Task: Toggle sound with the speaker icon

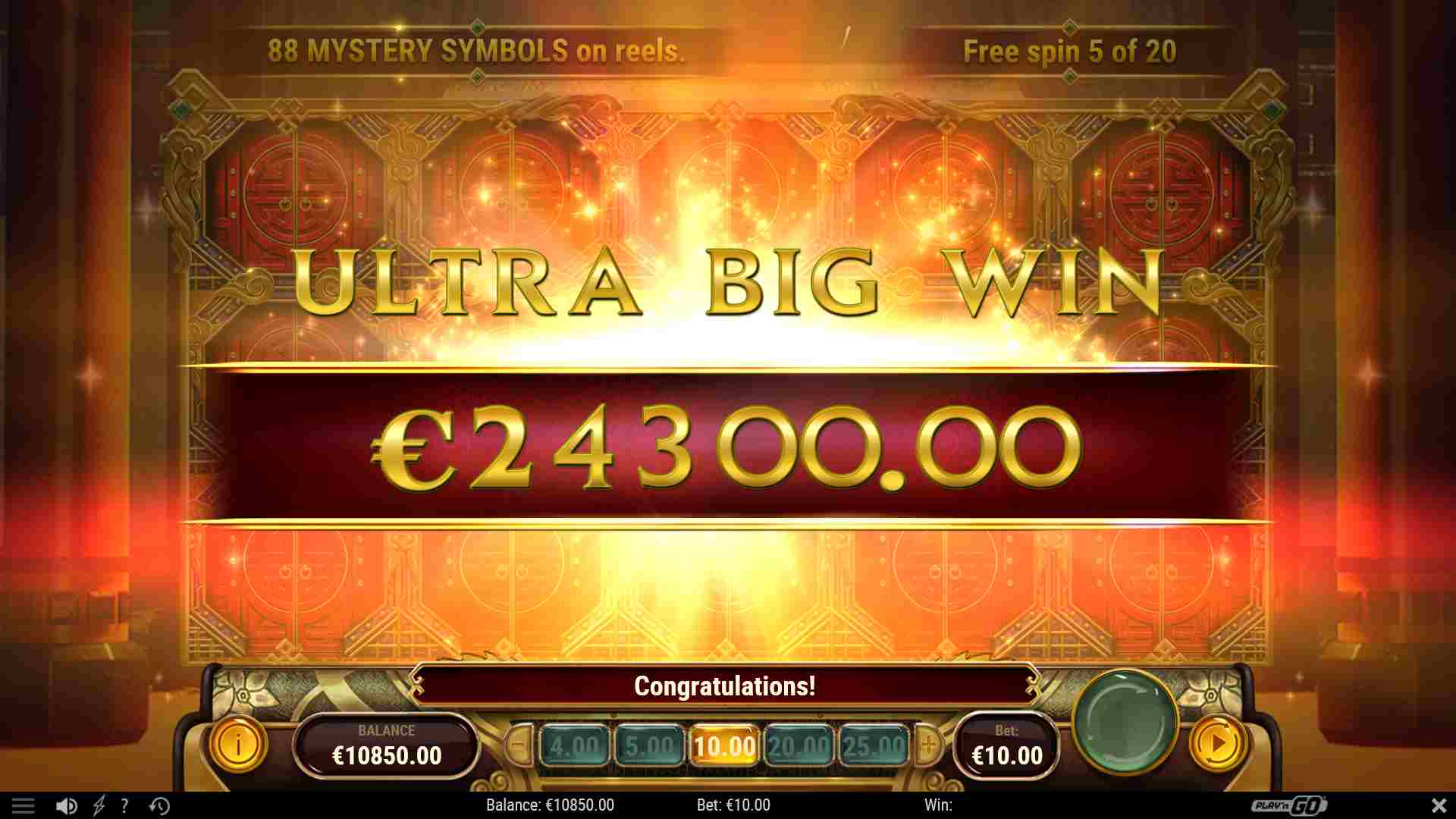Action: click(68, 805)
